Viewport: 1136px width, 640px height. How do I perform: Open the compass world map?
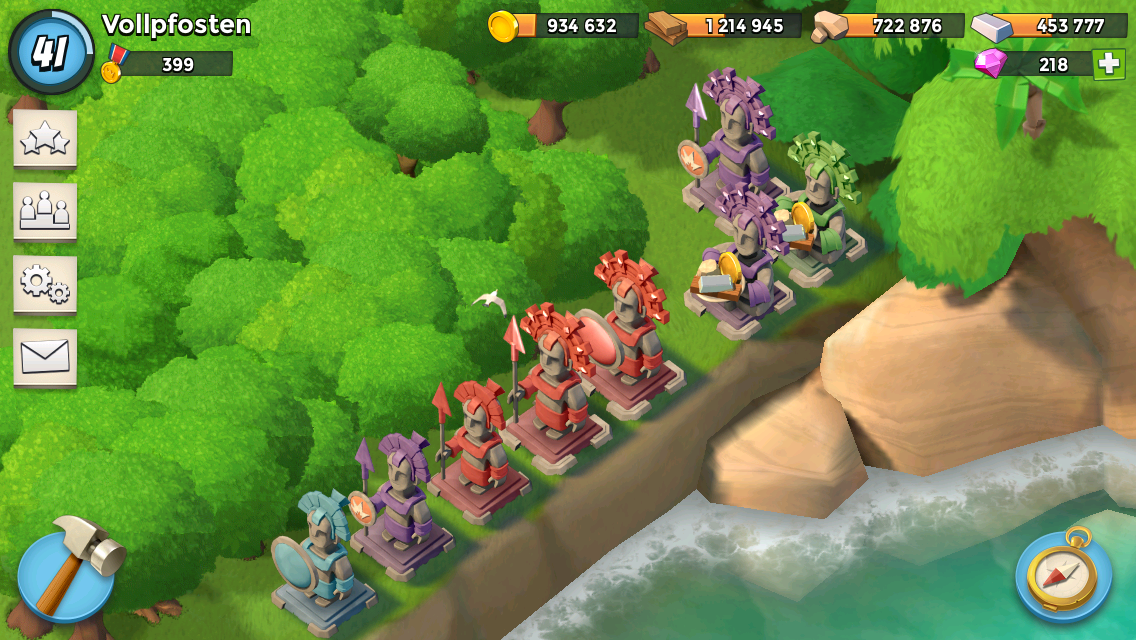click(1064, 576)
